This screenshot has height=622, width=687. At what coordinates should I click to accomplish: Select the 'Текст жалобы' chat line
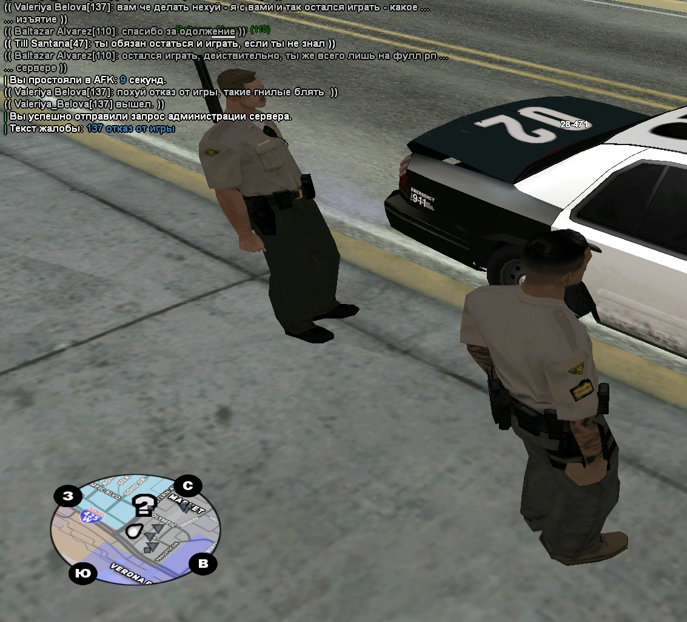[90, 128]
